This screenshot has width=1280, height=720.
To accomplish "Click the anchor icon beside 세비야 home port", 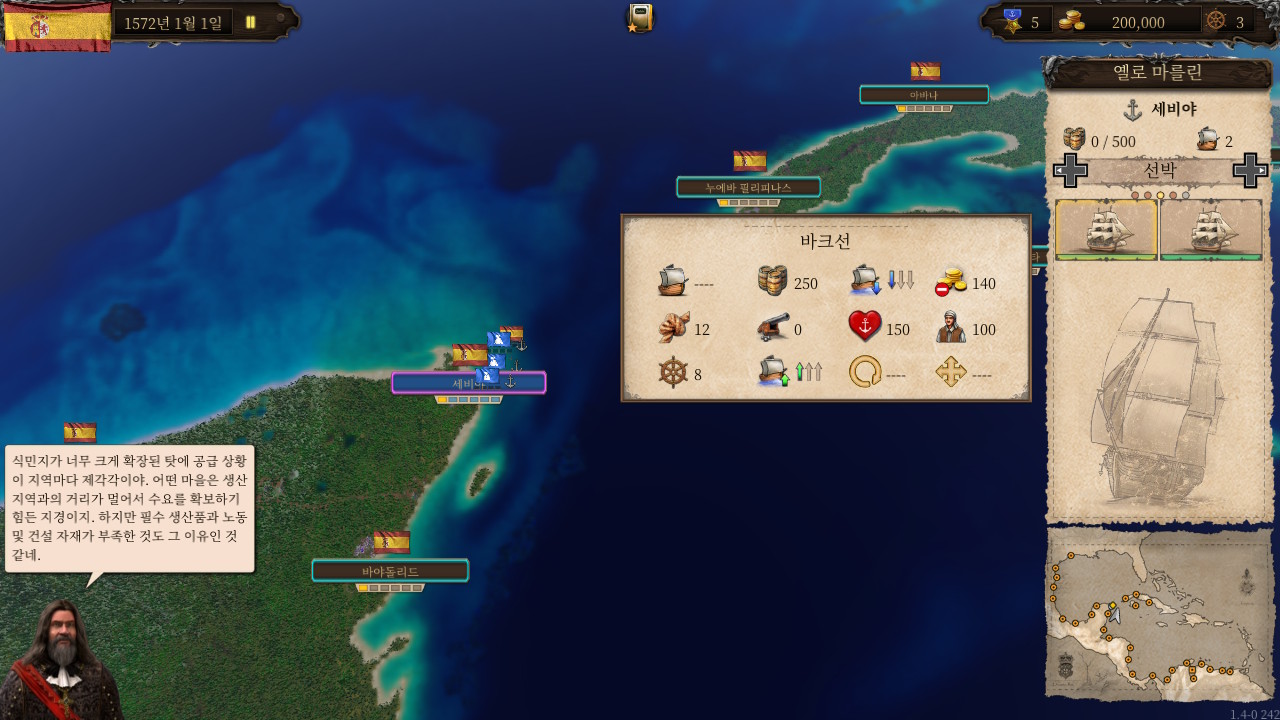I will coord(1133,110).
